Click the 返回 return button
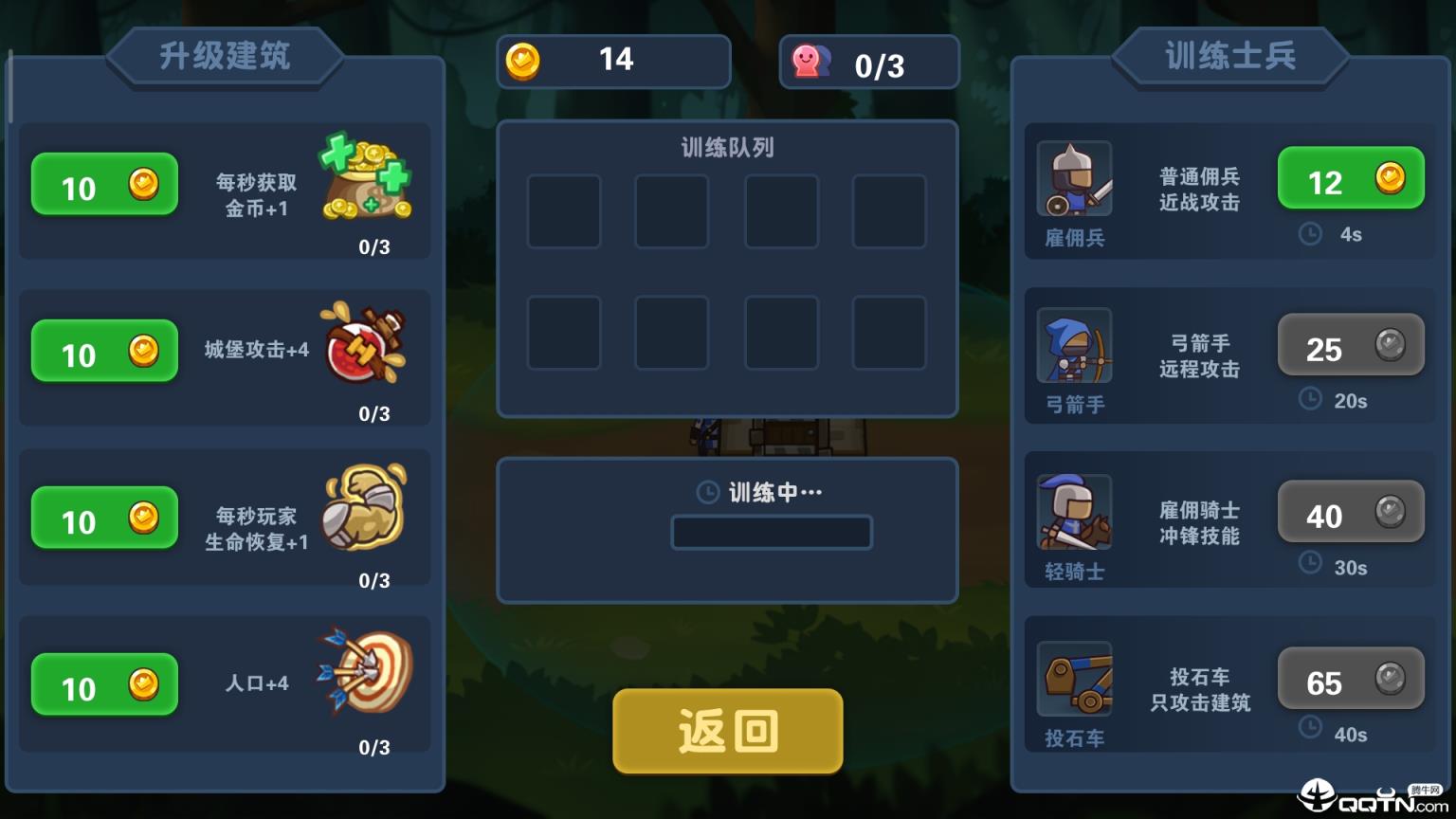The height and width of the screenshot is (819, 1456). coord(727,731)
